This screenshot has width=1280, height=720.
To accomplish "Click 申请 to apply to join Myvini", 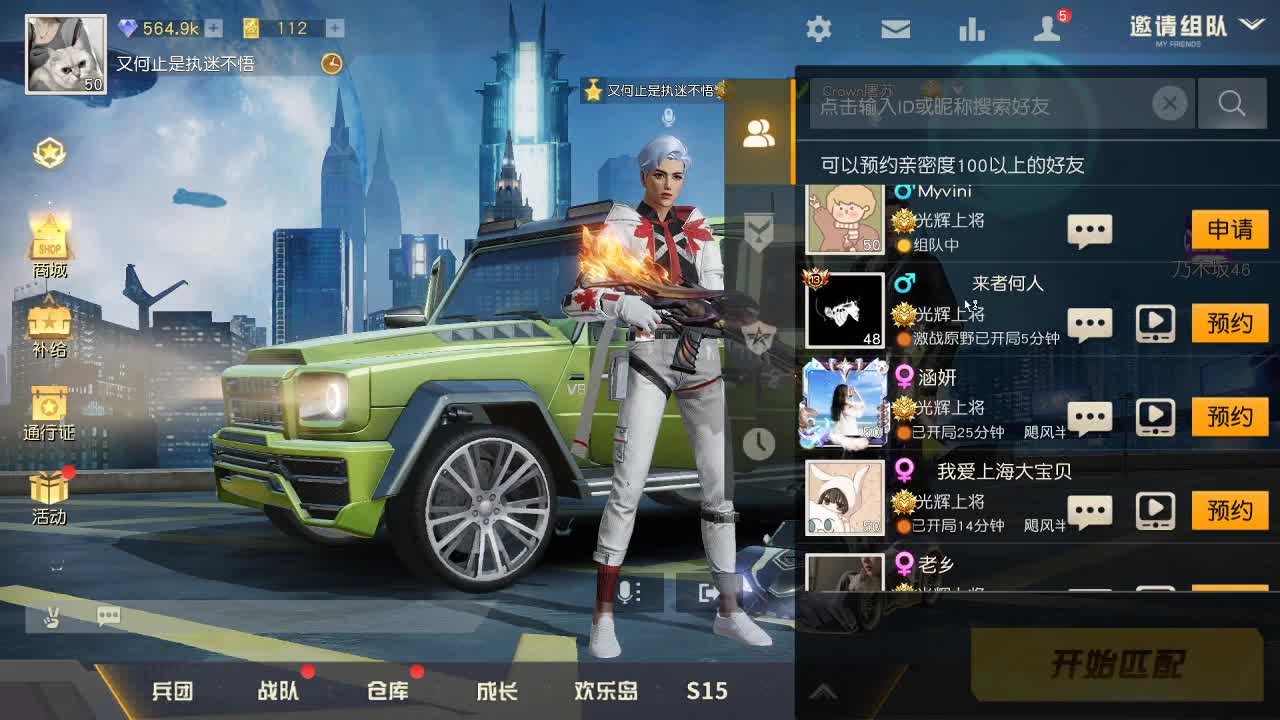I will [1229, 229].
